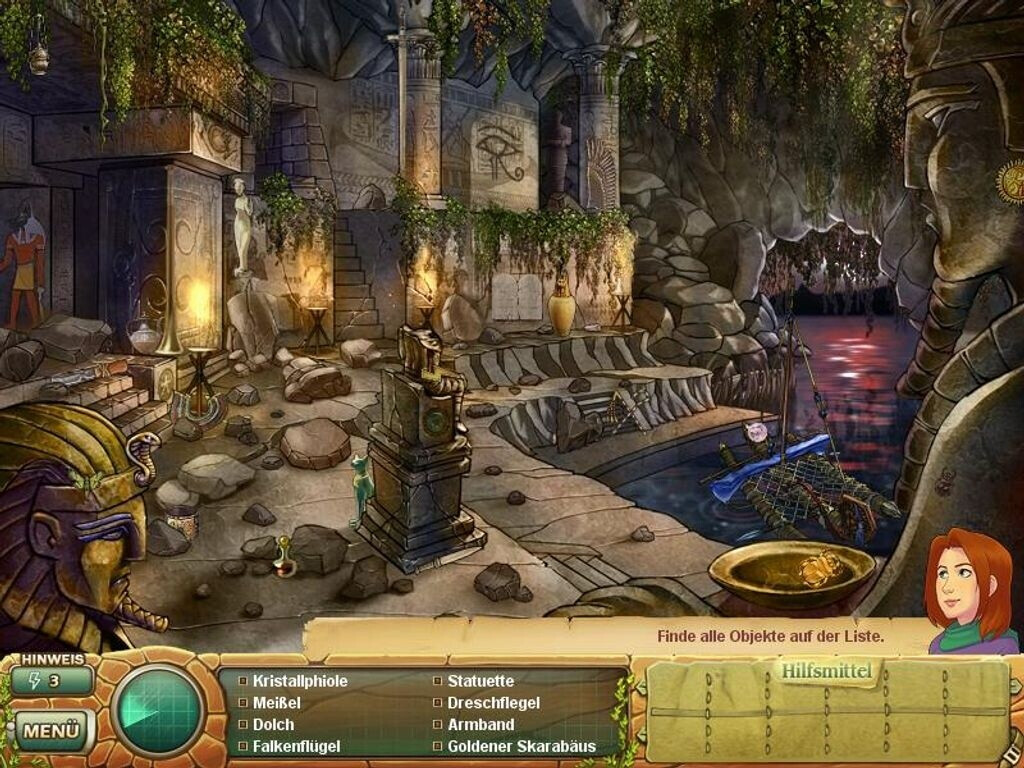1024x768 pixels.
Task: Activate the round green radar
Action: tap(158, 709)
